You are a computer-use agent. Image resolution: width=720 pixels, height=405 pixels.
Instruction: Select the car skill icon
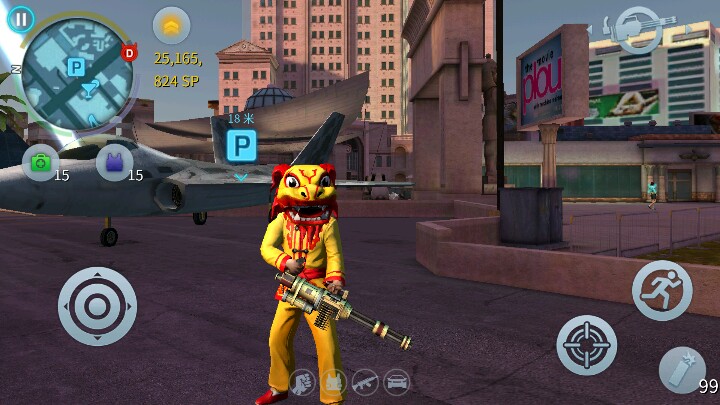(x=397, y=381)
